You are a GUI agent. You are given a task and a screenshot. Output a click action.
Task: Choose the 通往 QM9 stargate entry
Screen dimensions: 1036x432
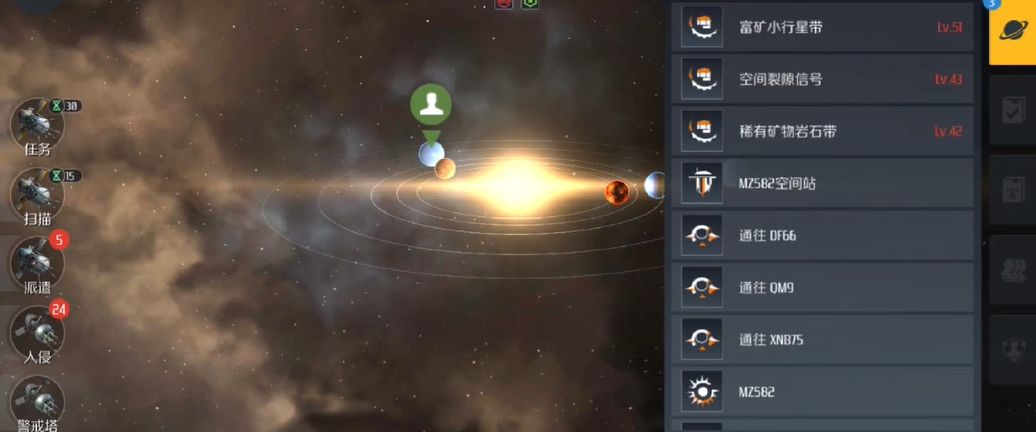tap(825, 288)
